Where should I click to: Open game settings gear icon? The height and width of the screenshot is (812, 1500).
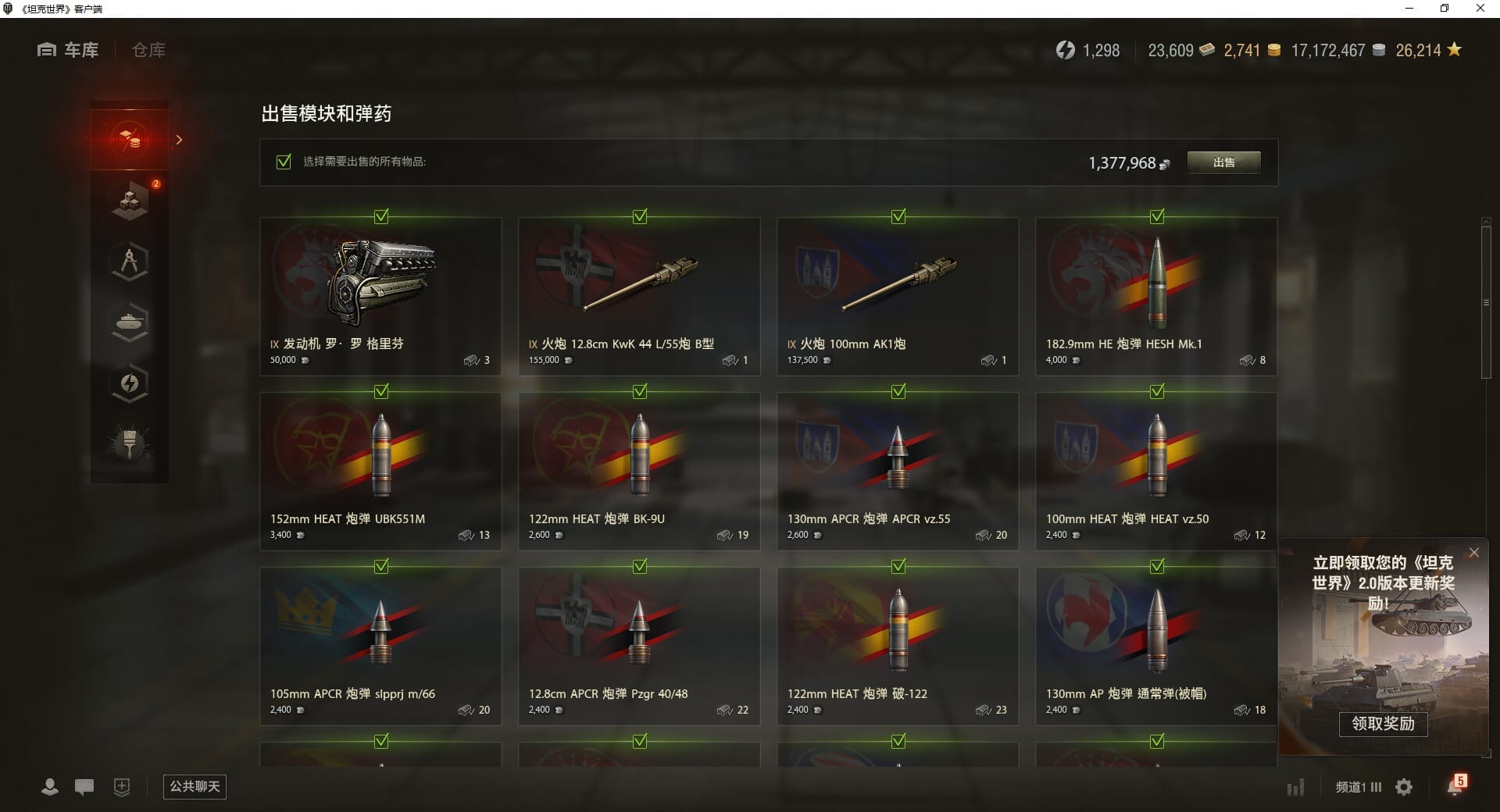(x=1404, y=787)
